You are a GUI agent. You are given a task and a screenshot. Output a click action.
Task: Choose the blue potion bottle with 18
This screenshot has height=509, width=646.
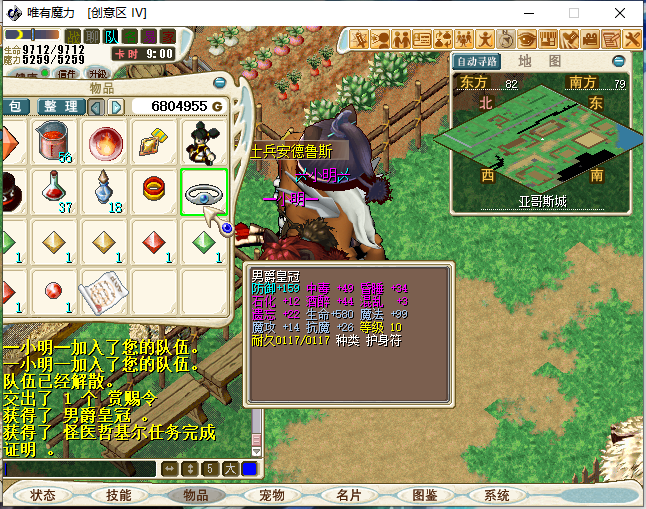coord(106,190)
